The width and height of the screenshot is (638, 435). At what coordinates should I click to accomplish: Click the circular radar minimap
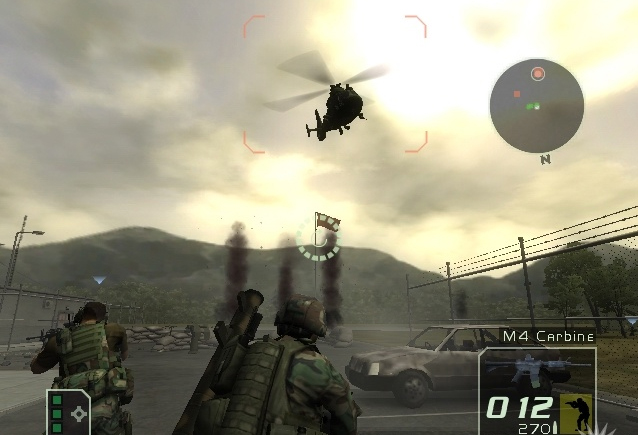pos(537,104)
